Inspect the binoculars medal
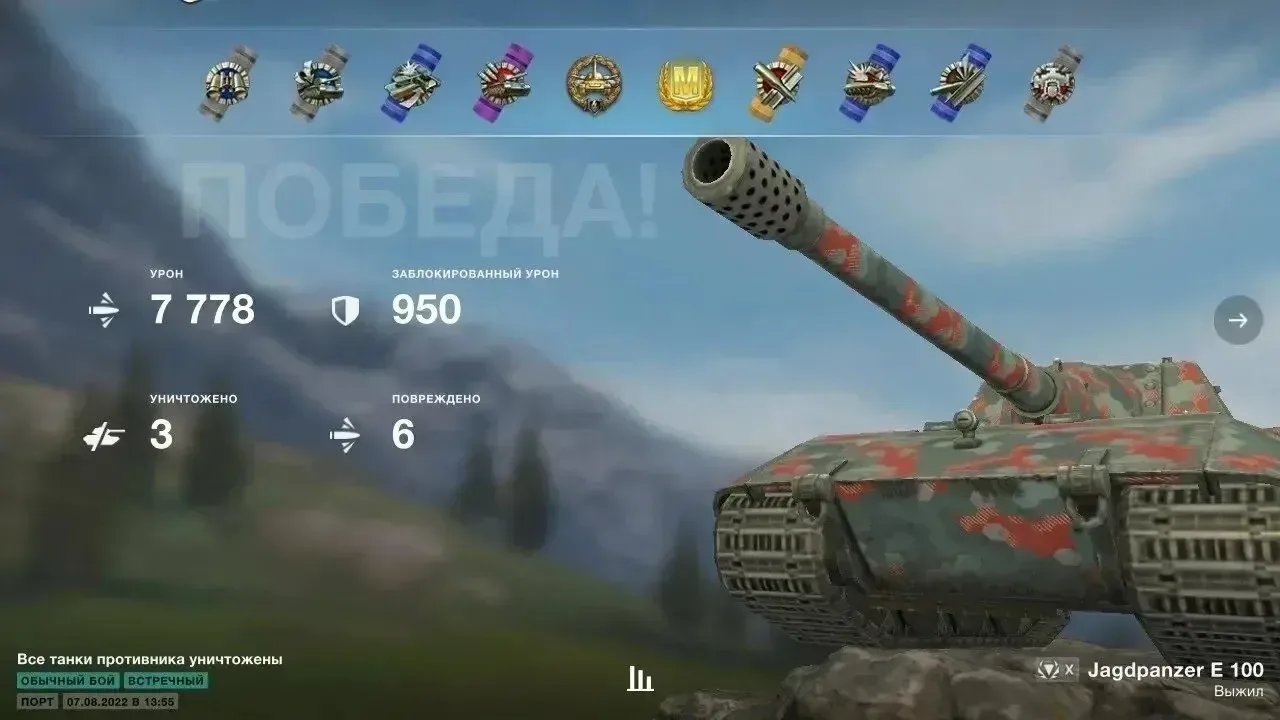Image resolution: width=1280 pixels, height=720 pixels. tap(227, 84)
